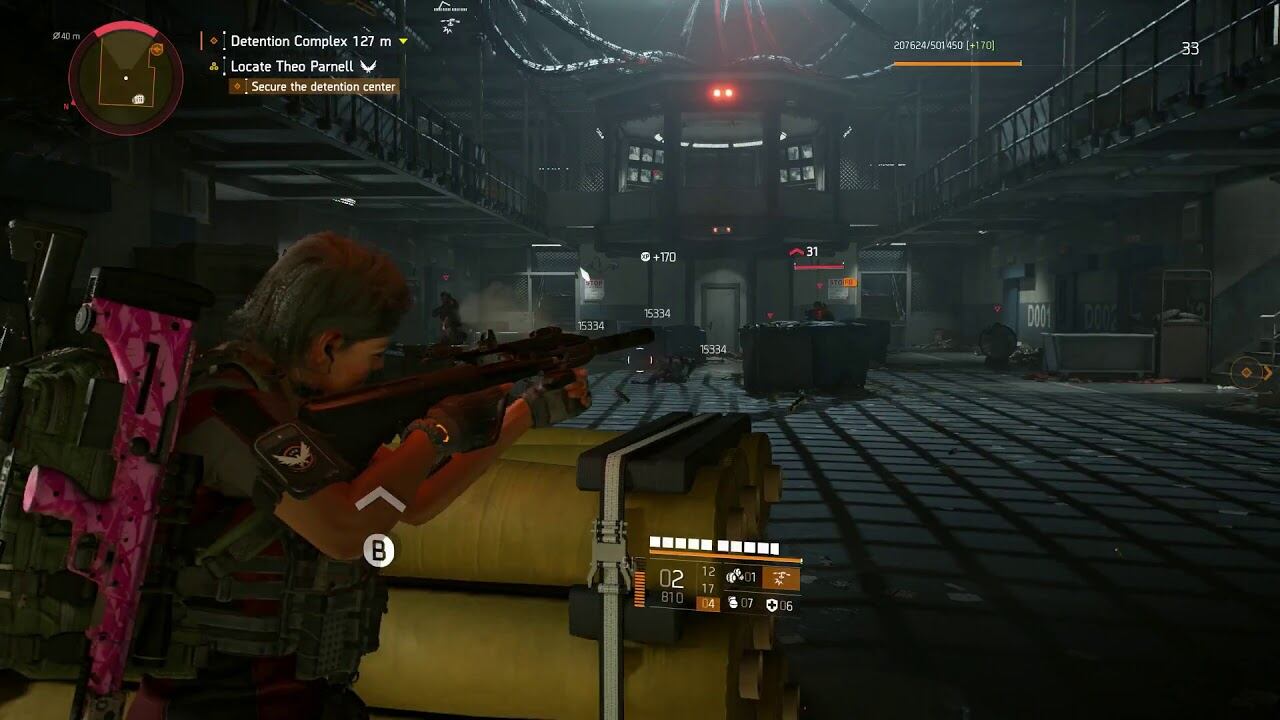
Task: Click the orange objective waypoint marker at screen edge
Action: coord(1247,373)
